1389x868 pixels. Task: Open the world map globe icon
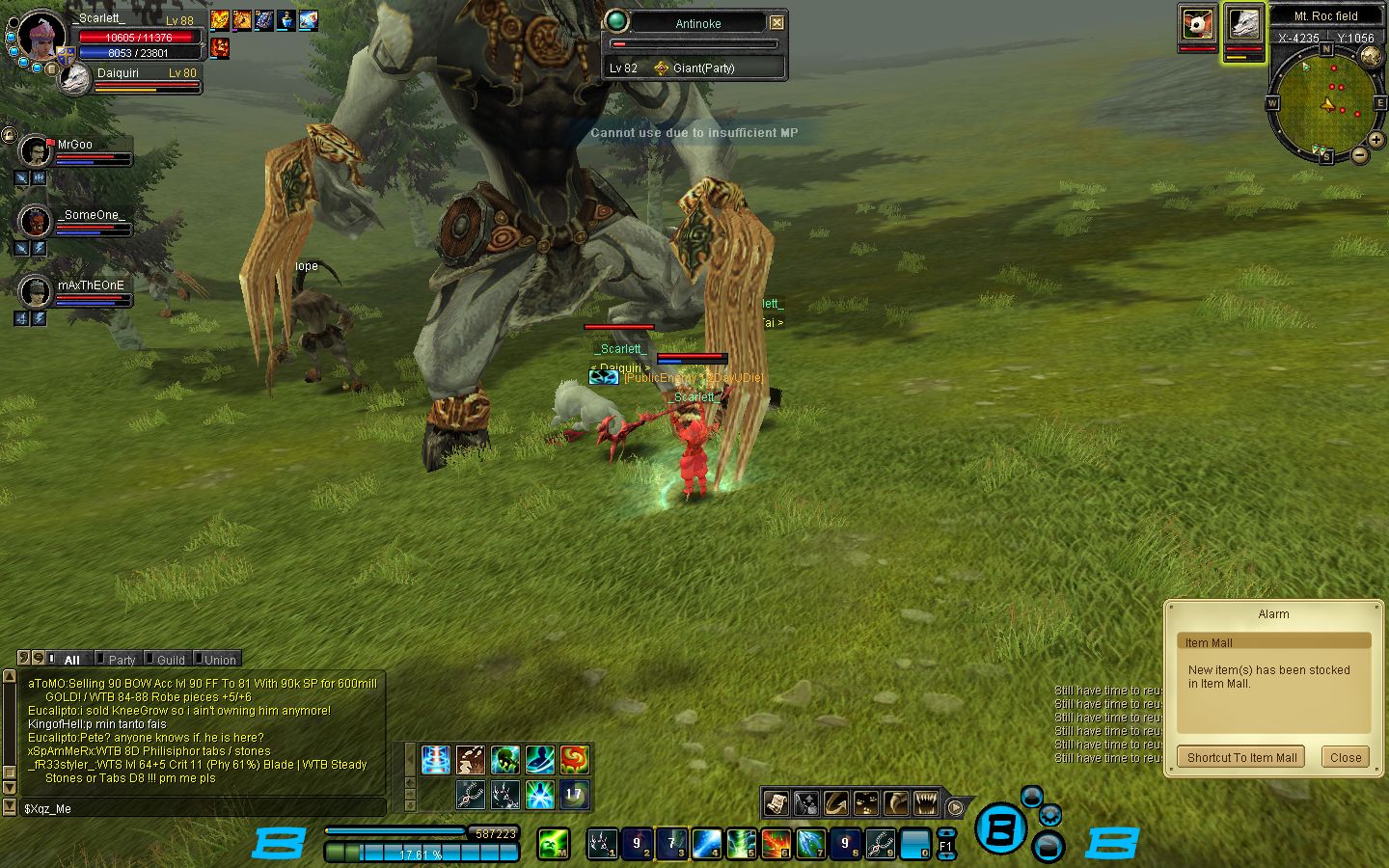[1372, 57]
